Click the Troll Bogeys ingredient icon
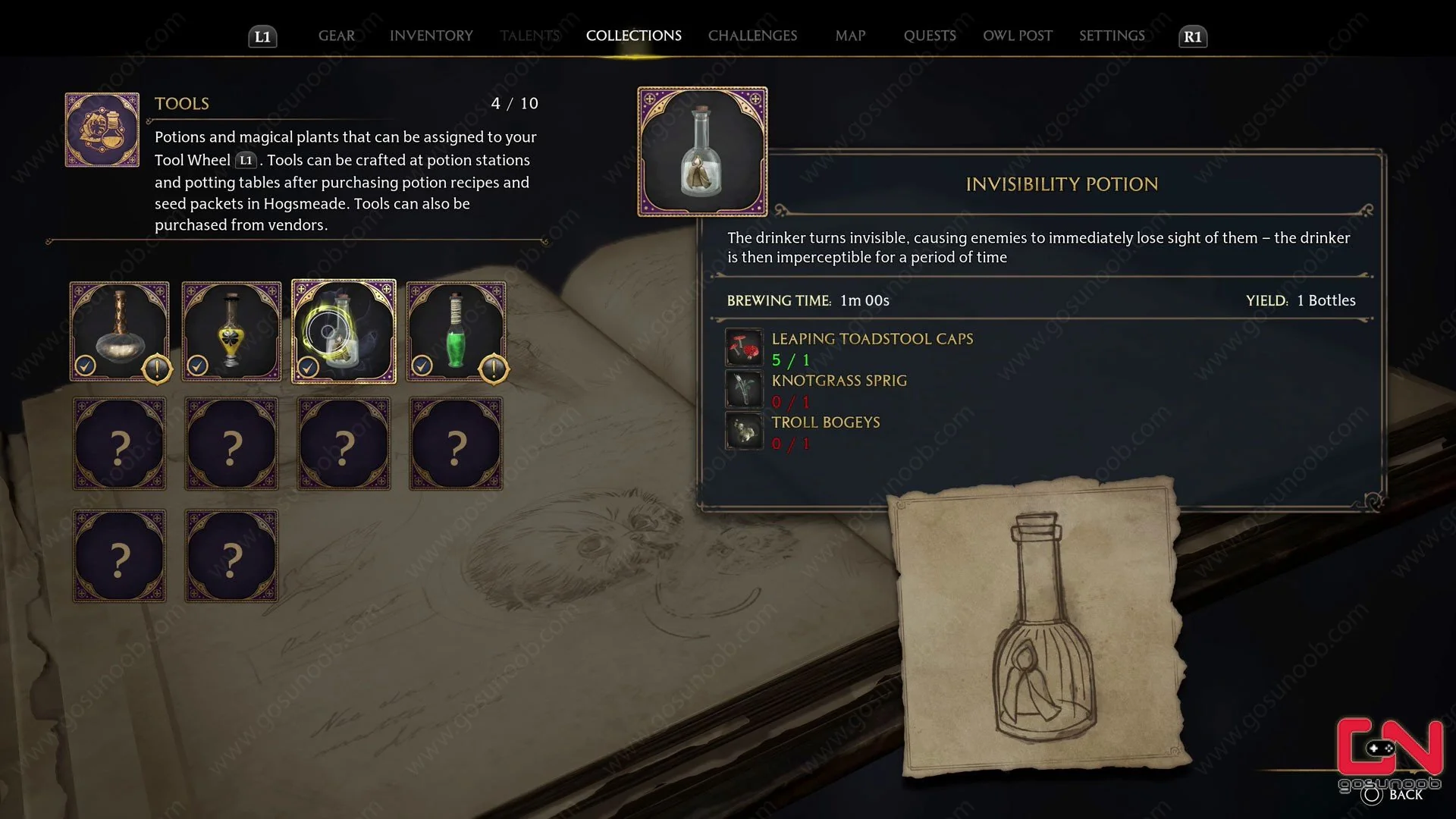Image resolution: width=1456 pixels, height=819 pixels. click(744, 431)
